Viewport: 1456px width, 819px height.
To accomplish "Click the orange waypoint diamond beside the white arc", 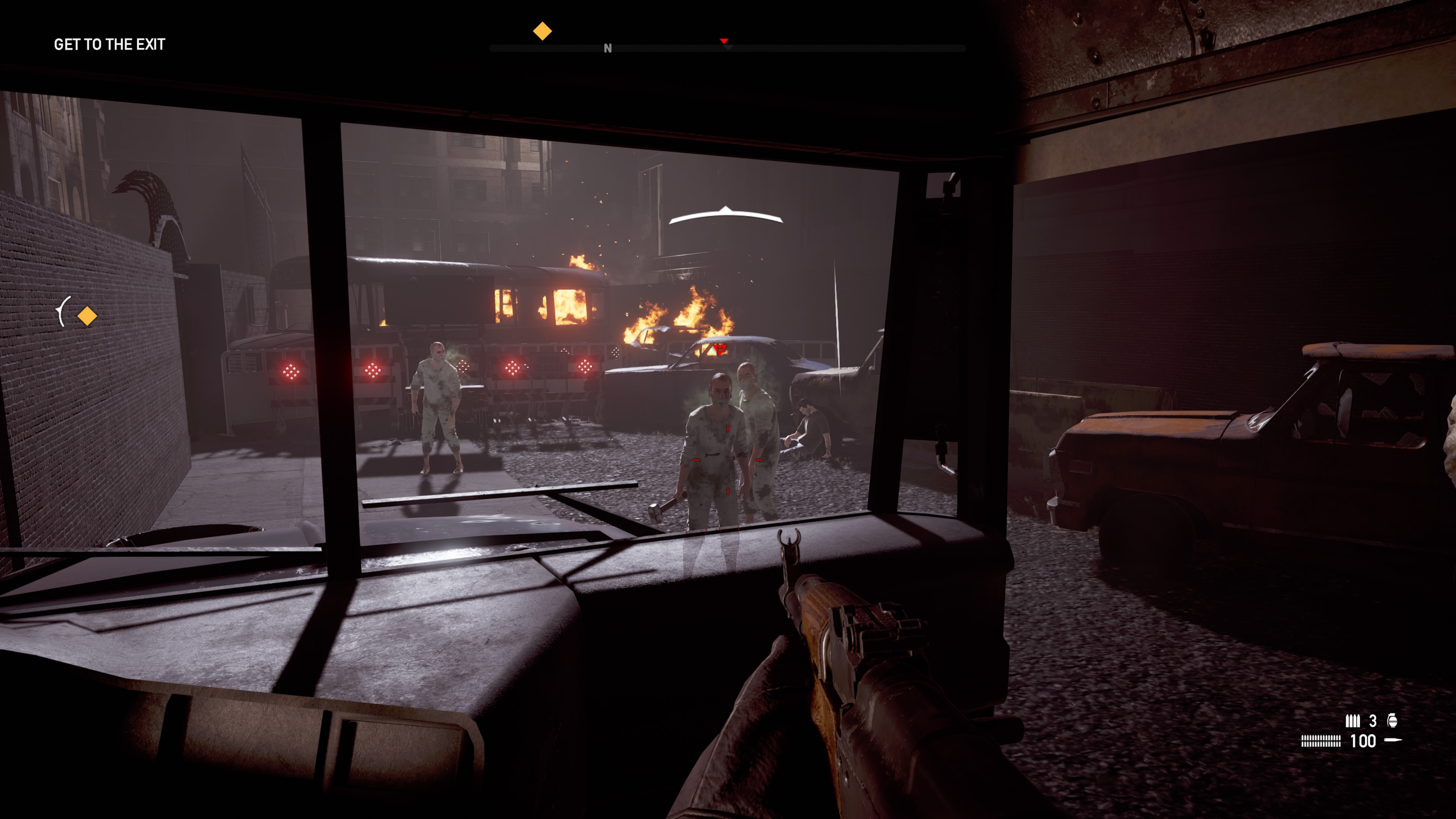I will [87, 316].
